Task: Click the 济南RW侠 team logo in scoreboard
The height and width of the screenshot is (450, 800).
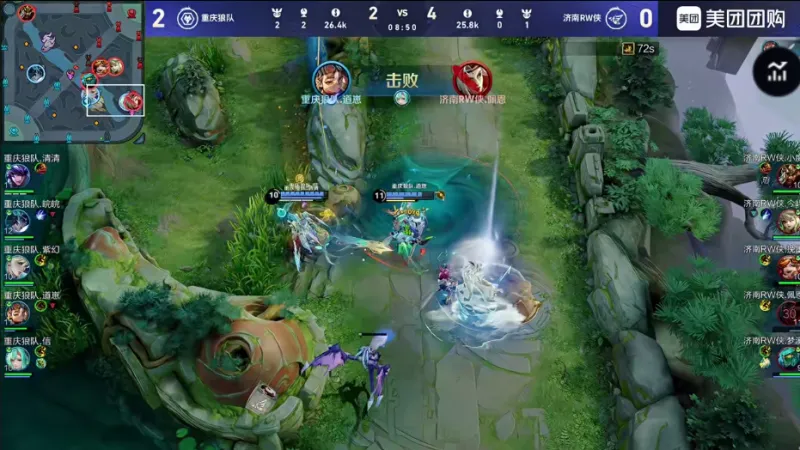Action: [616, 18]
